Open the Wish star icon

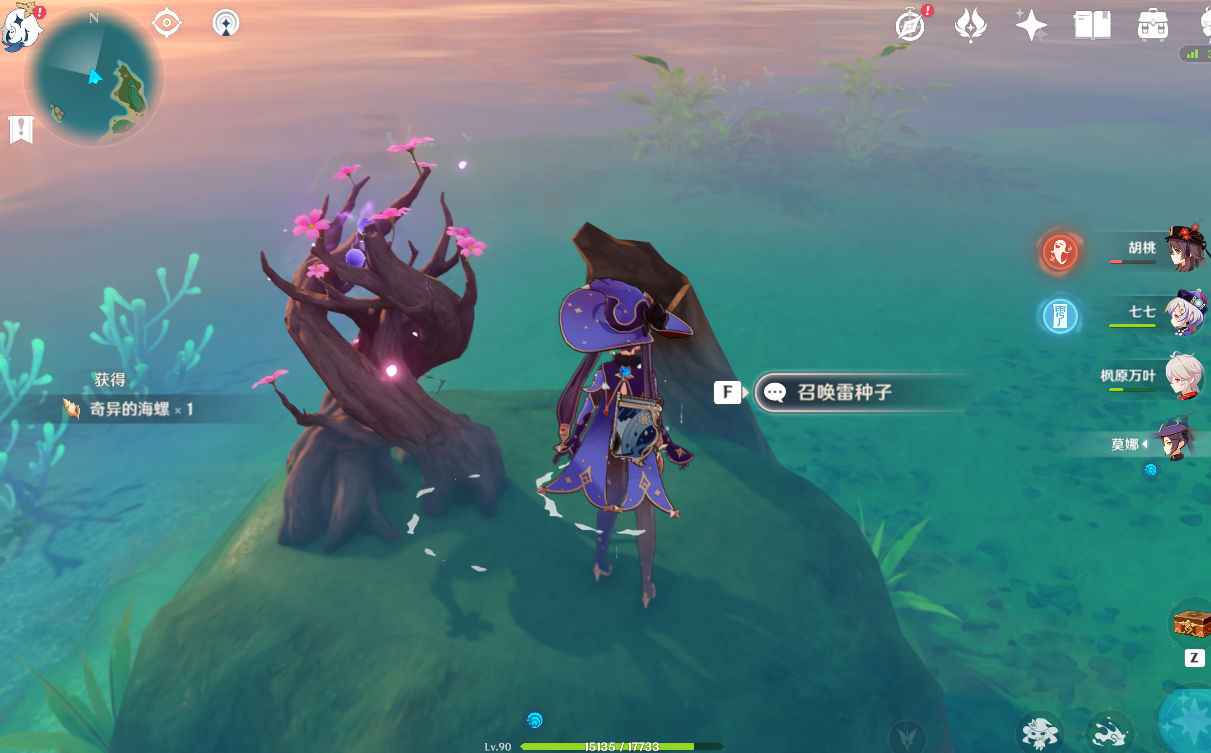[1031, 25]
